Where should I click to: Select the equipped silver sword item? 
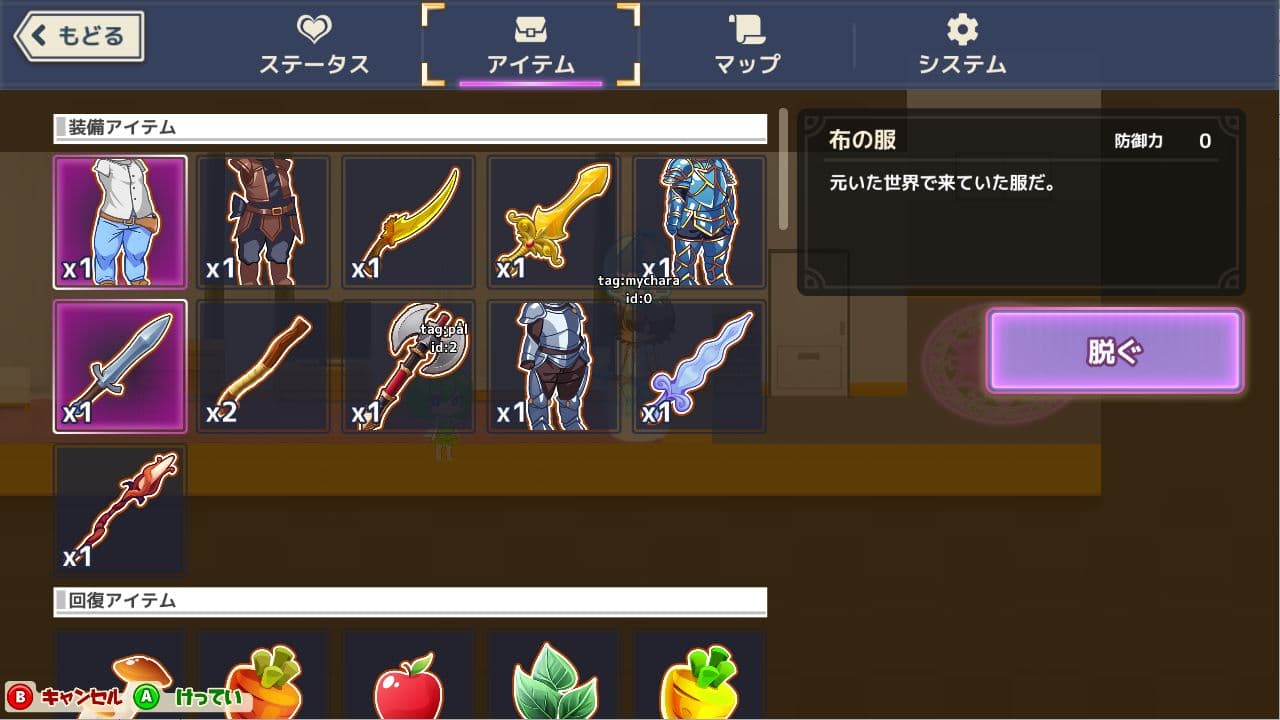[x=120, y=366]
